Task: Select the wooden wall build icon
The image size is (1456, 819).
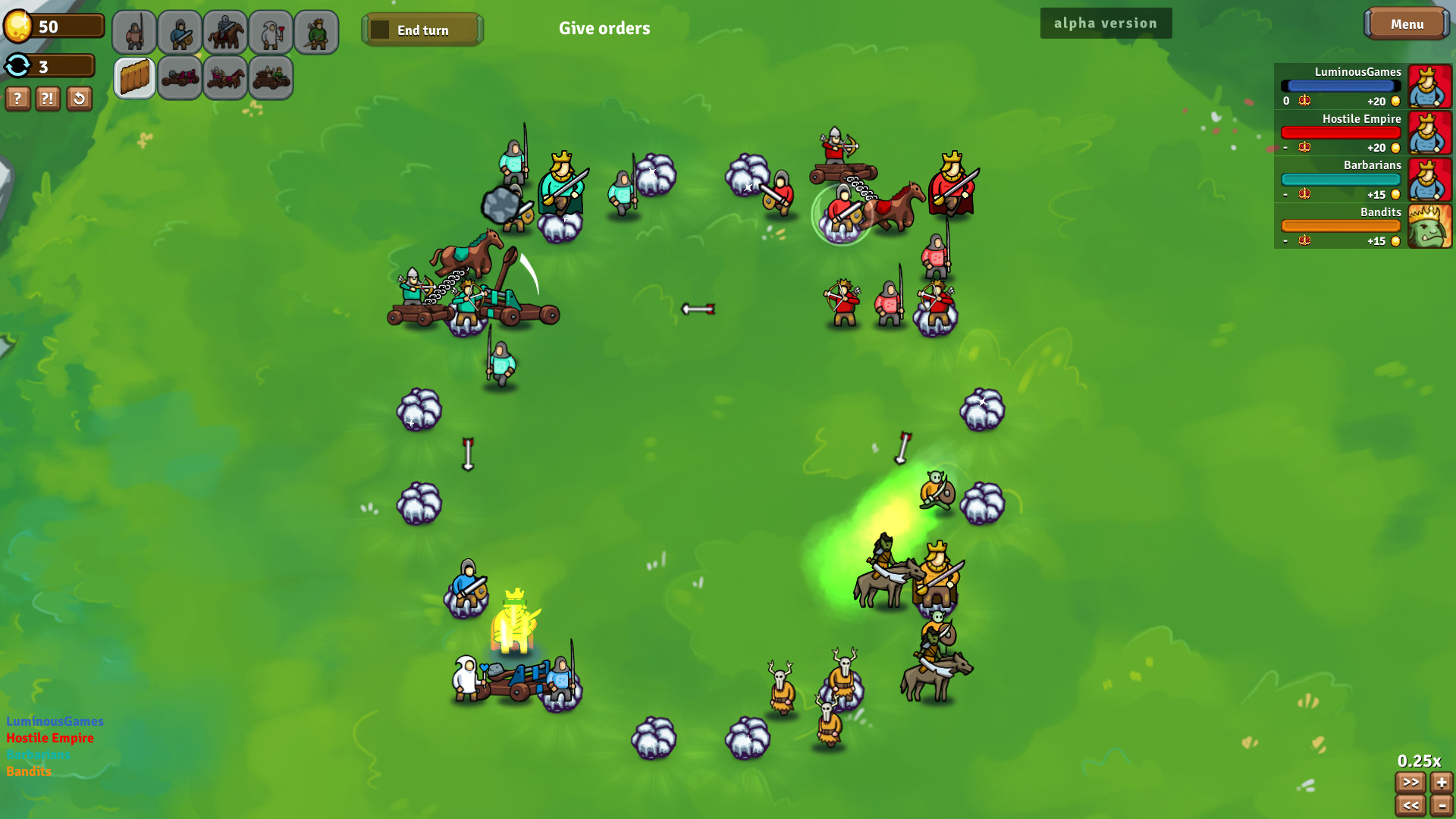Action: 134,77
